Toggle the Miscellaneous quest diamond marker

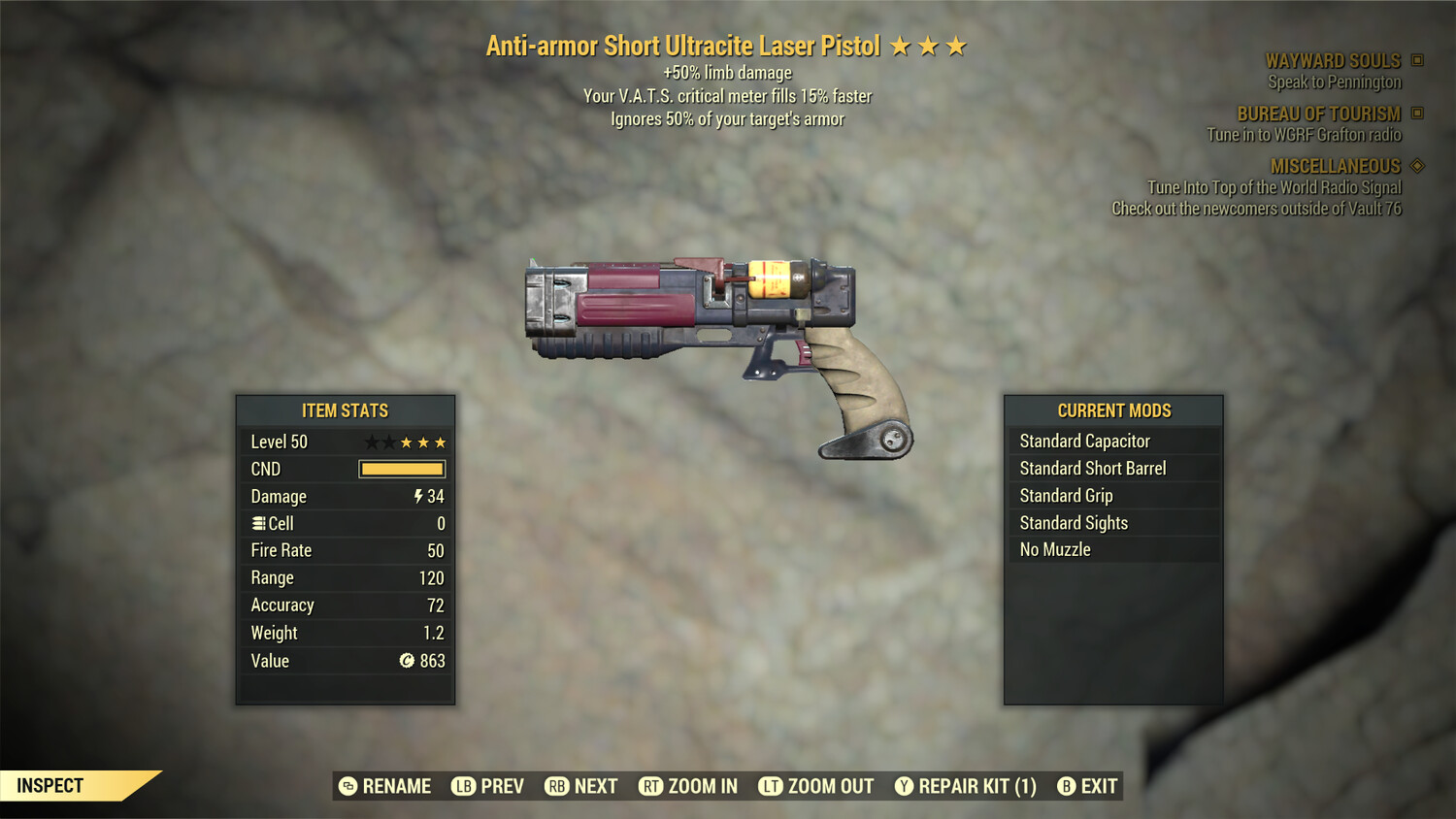tap(1415, 166)
